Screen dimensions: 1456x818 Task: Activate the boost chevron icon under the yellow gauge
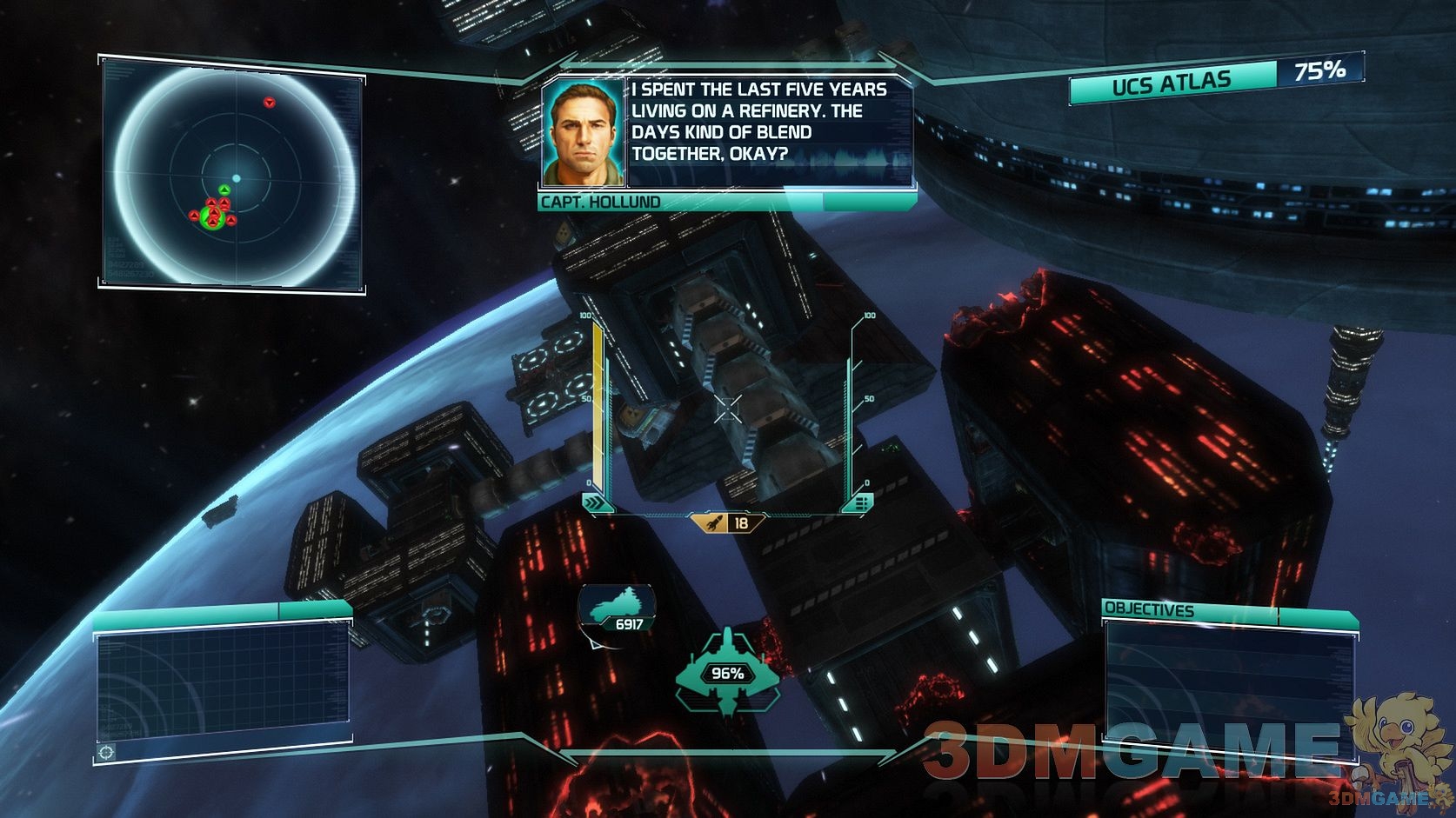pos(594,502)
